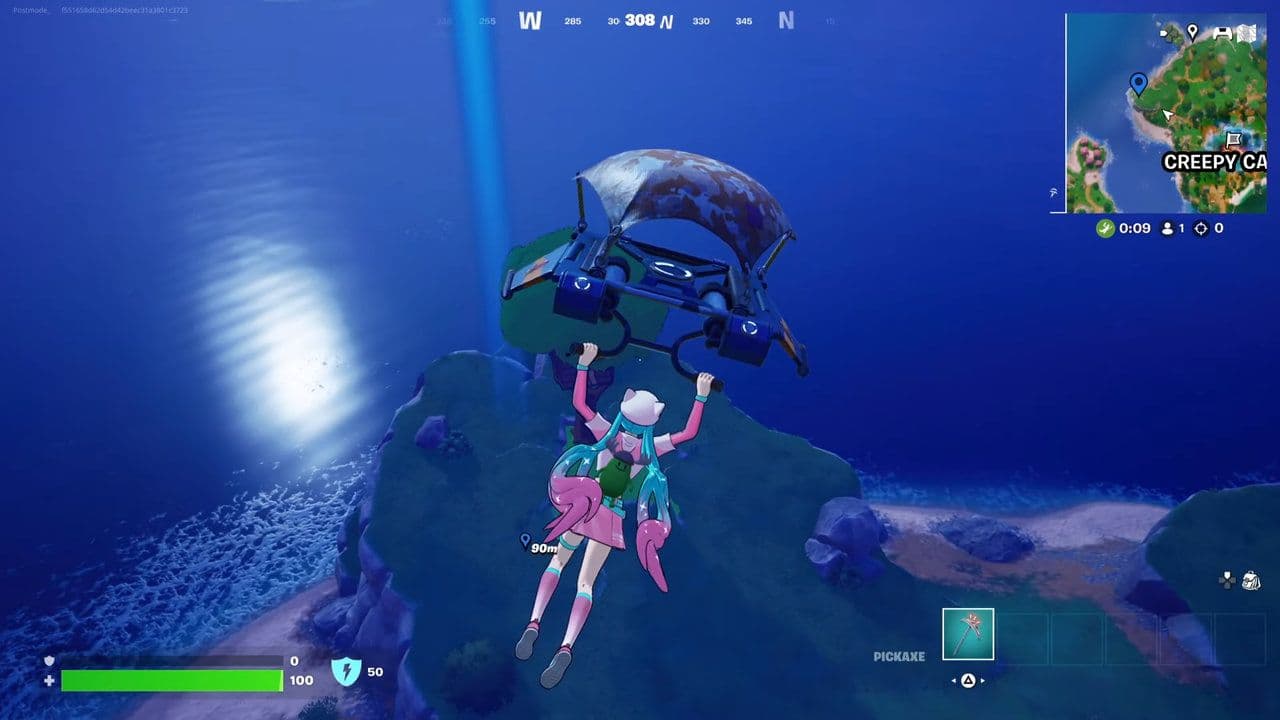This screenshot has height=720, width=1280.
Task: Click the 90m waypoint distance marker
Action: [x=536, y=545]
